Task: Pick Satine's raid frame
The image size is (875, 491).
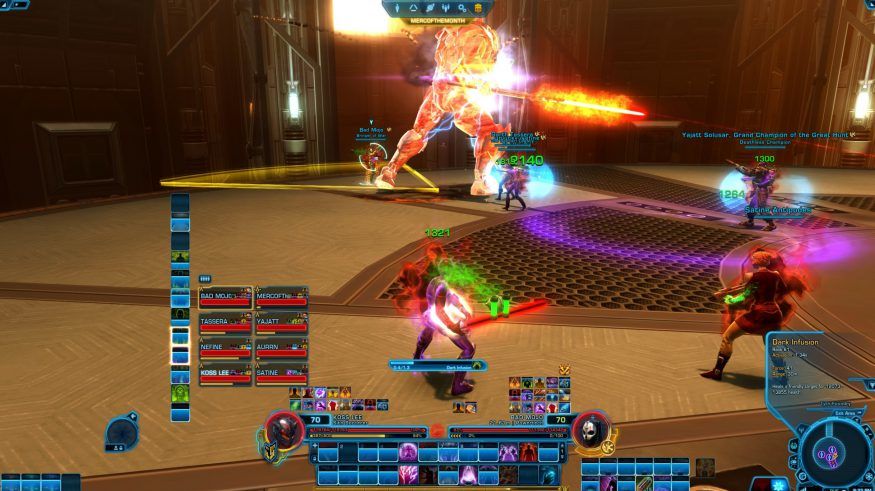Action: [281, 375]
